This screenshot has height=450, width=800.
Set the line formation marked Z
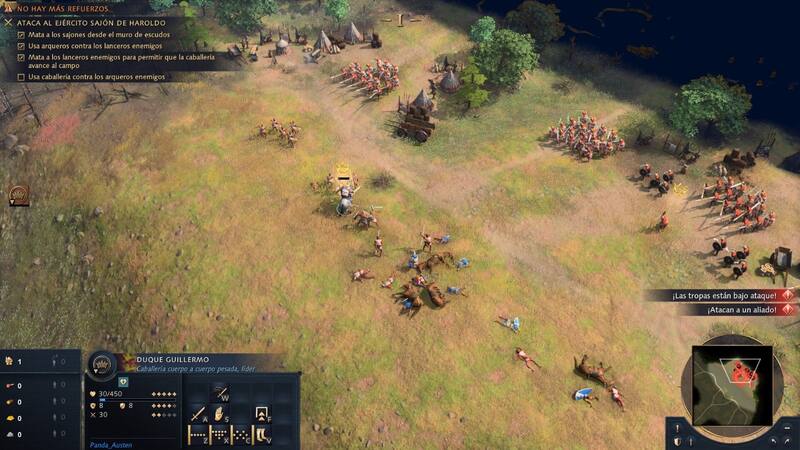(197, 435)
